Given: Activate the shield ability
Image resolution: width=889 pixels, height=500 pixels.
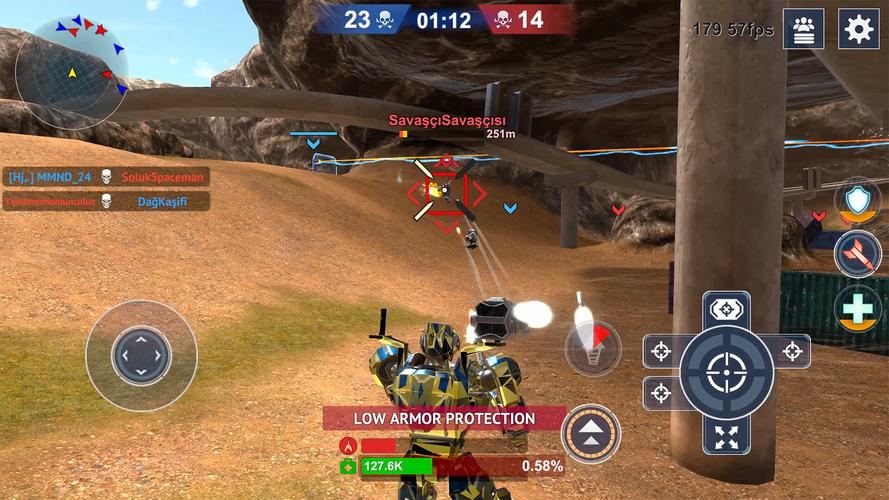Looking at the screenshot, I should point(857,199).
